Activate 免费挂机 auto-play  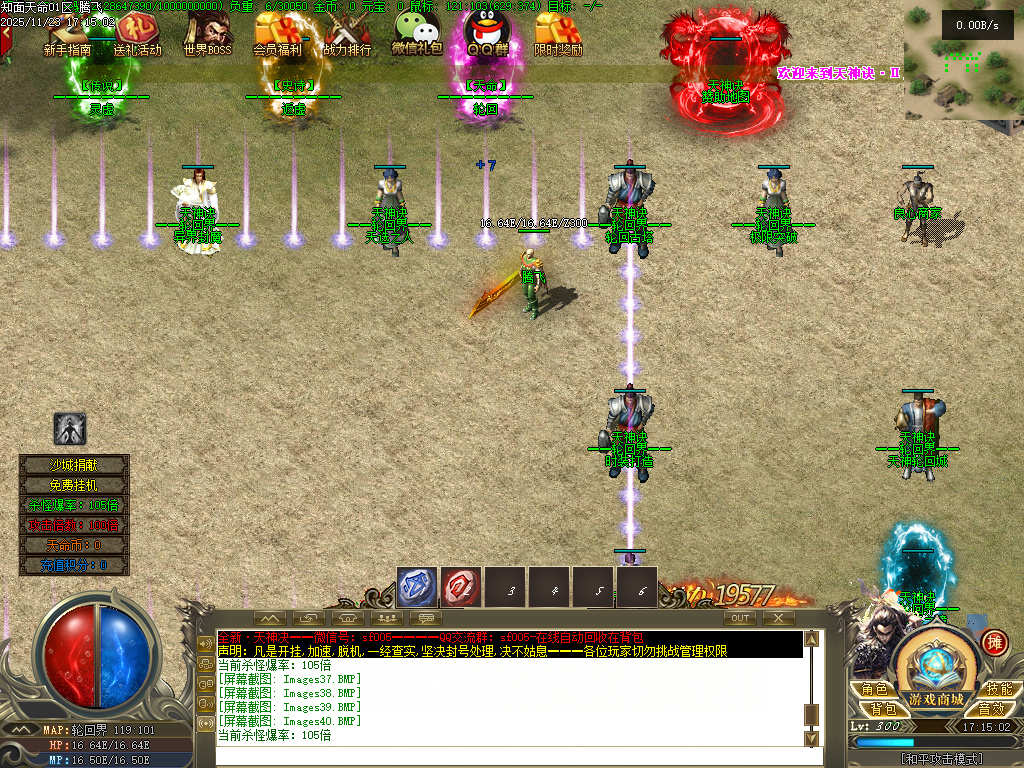[75, 485]
